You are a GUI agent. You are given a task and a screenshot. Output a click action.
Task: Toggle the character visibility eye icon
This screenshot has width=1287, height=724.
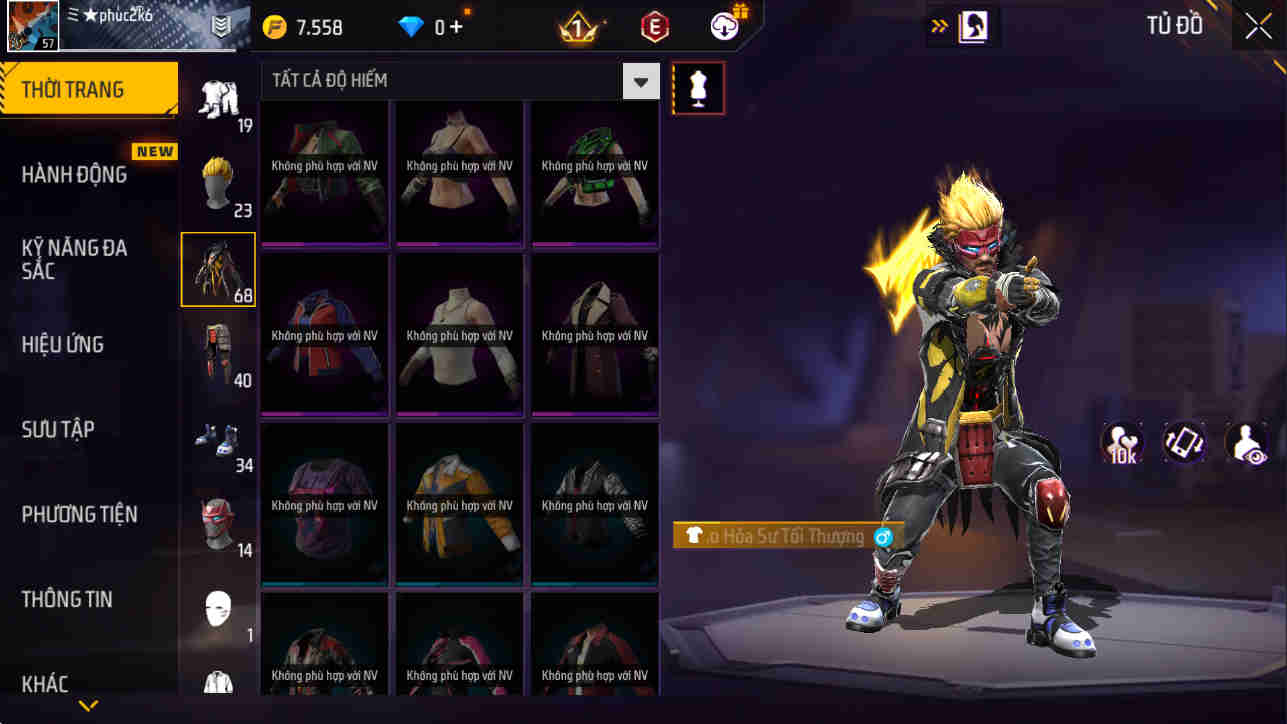pos(1245,442)
